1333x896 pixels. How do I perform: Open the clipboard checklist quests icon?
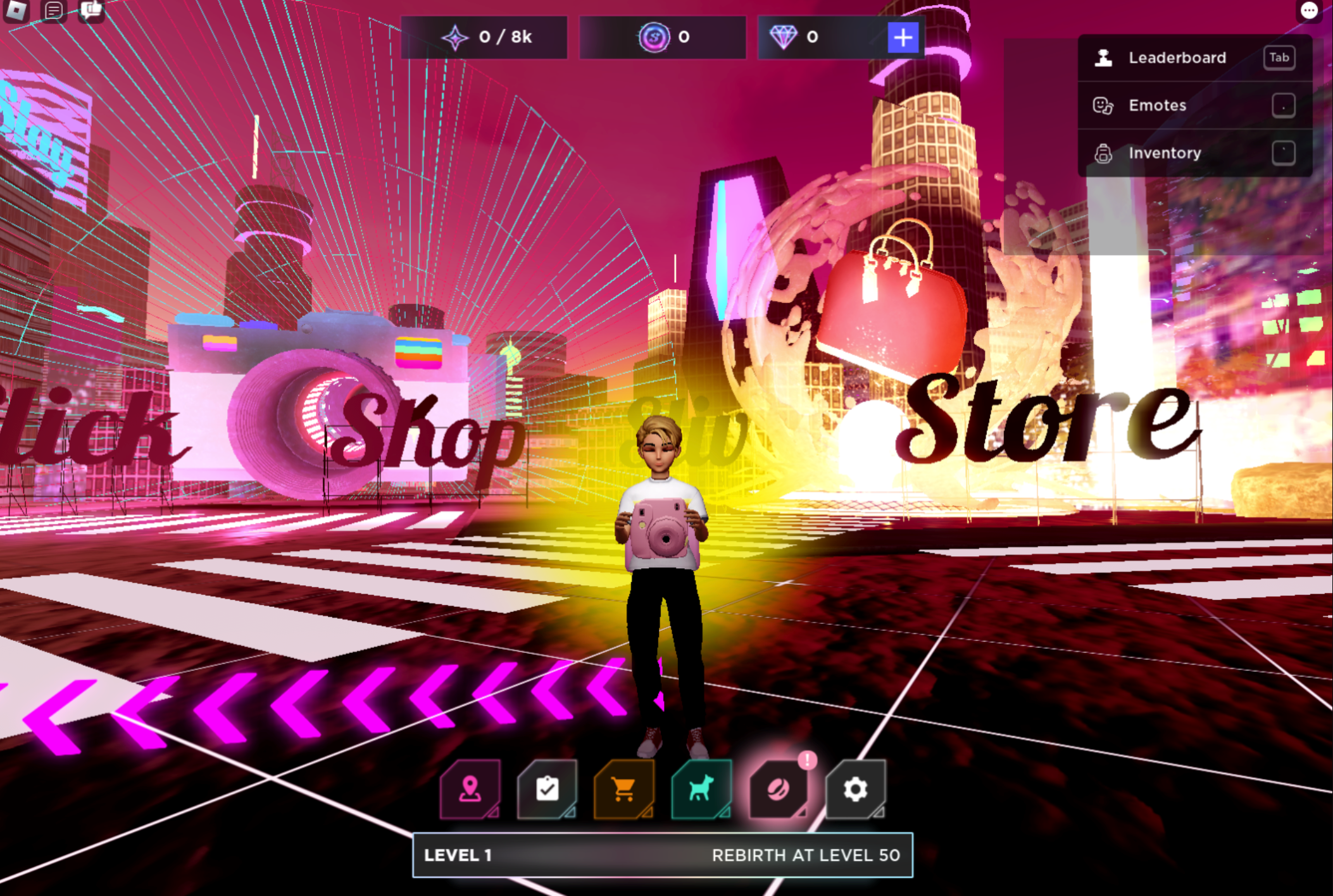(547, 789)
